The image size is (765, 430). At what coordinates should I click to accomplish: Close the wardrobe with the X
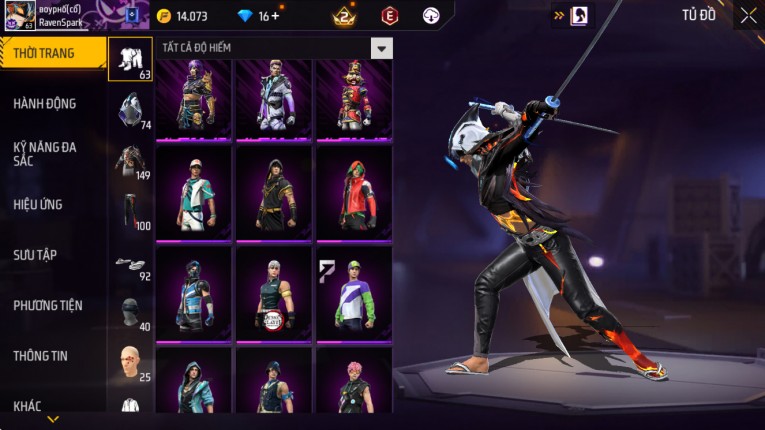pyautogui.click(x=748, y=15)
